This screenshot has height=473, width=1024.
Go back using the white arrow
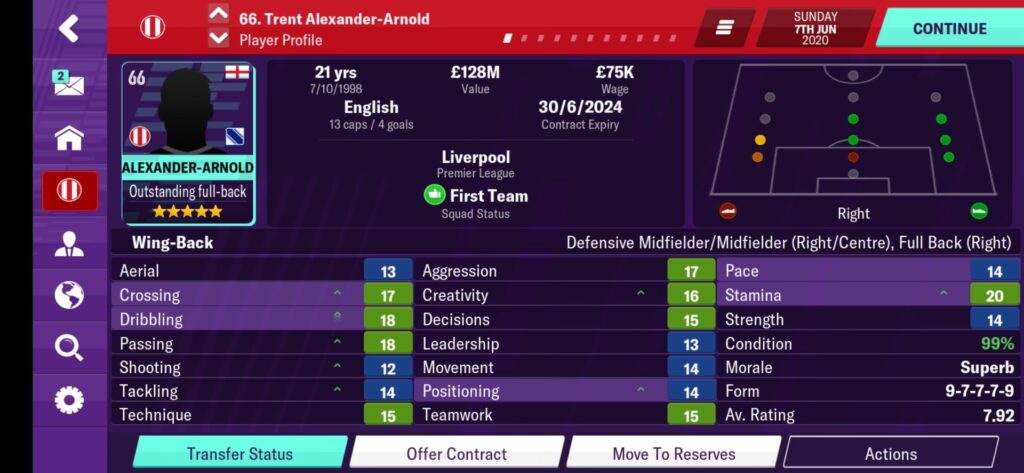68,28
